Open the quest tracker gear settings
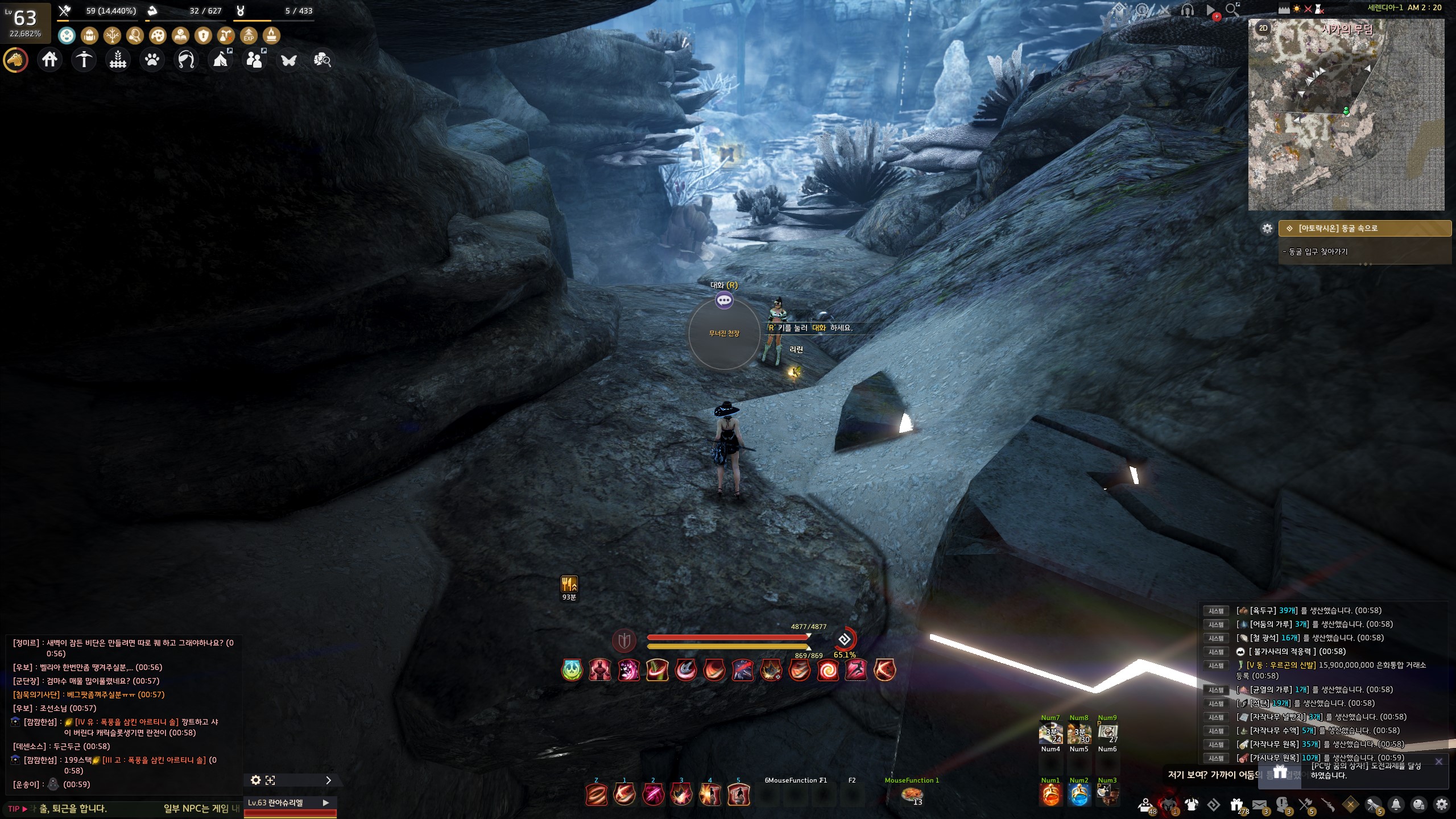 (1267, 228)
